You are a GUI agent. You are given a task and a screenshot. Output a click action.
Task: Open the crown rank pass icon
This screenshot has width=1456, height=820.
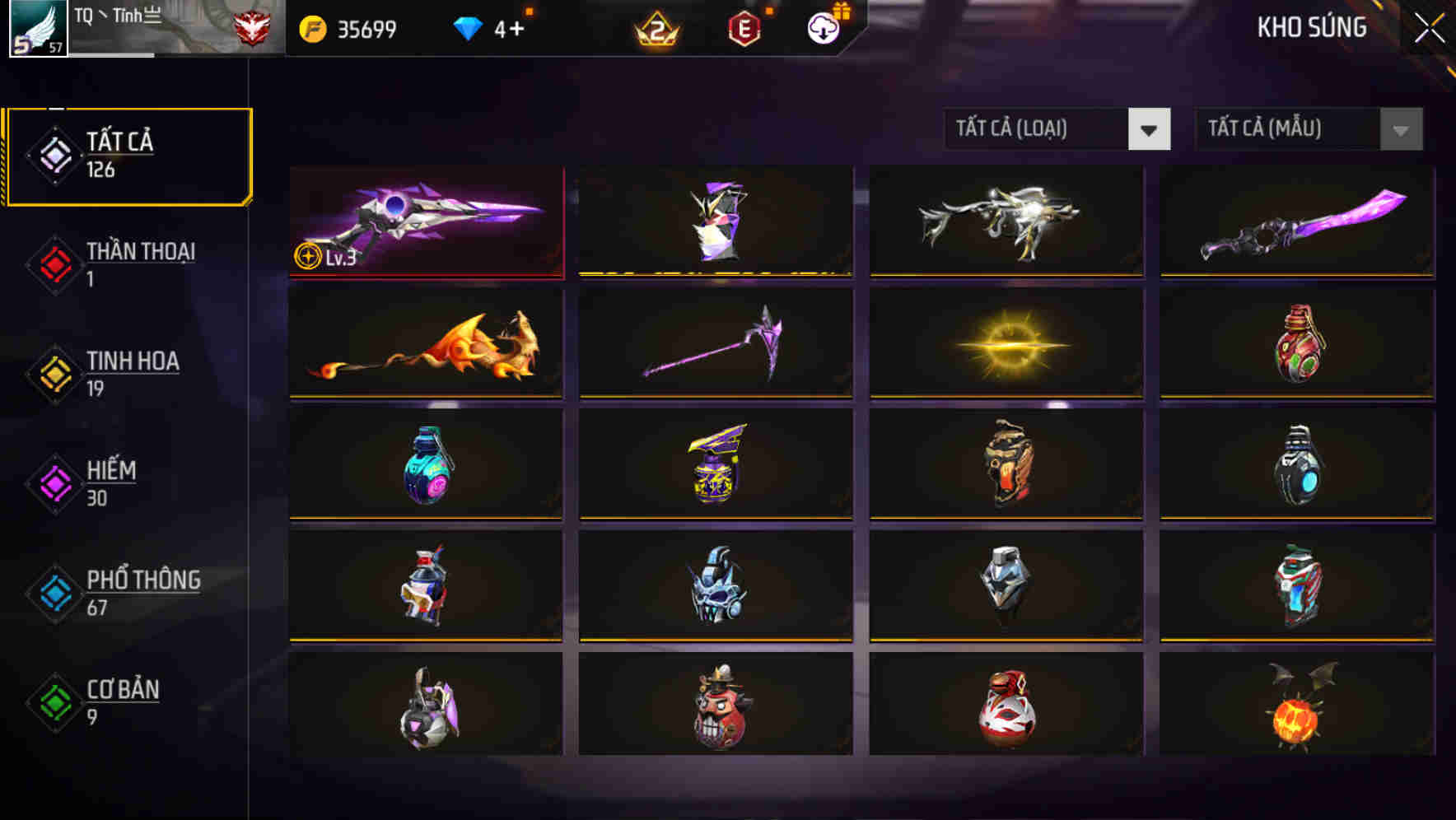pos(659,27)
